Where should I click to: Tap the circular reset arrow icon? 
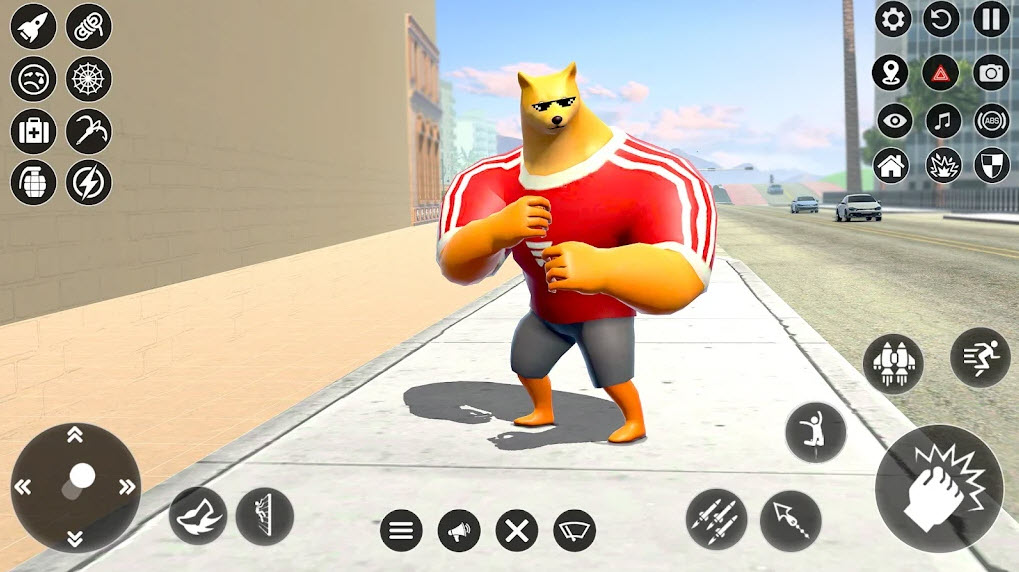(x=941, y=18)
